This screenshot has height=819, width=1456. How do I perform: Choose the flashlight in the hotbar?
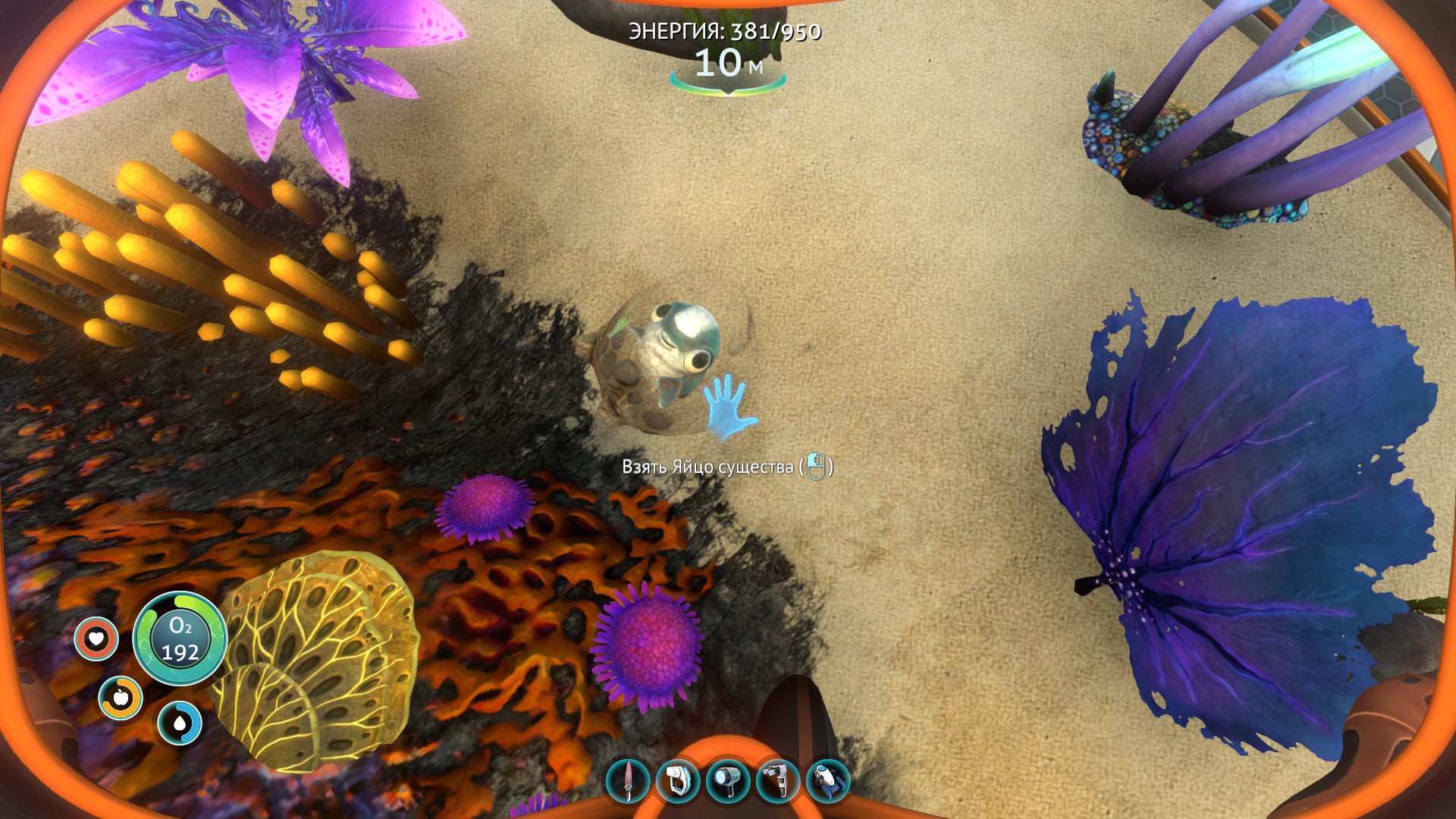pyautogui.click(x=728, y=781)
